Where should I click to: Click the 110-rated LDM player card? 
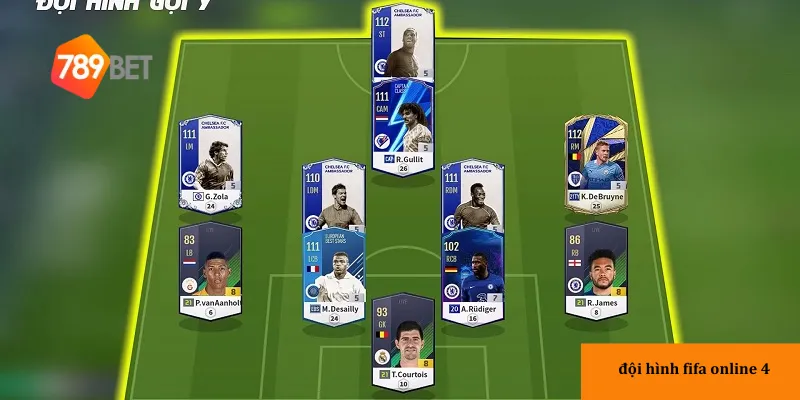point(332,199)
